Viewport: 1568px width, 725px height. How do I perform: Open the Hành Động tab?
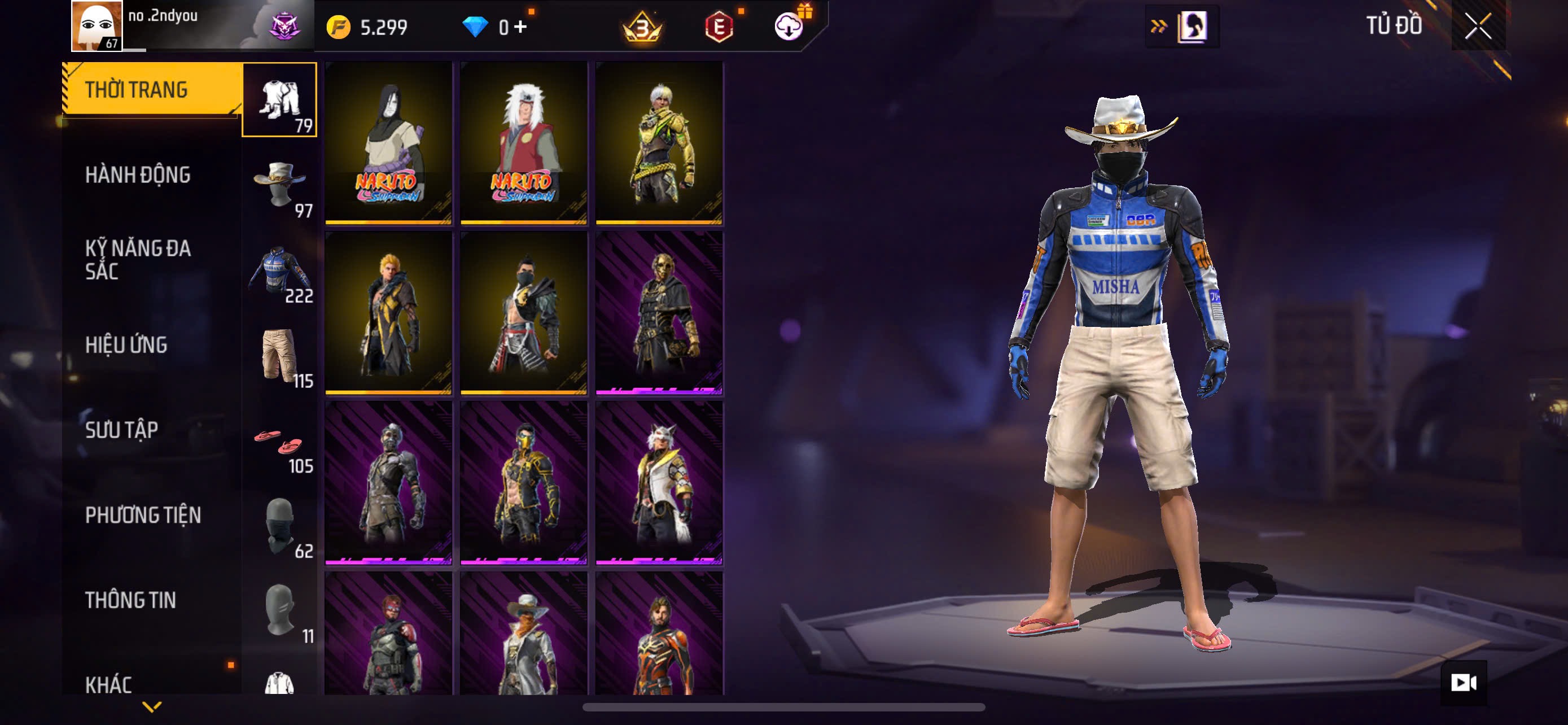[138, 175]
